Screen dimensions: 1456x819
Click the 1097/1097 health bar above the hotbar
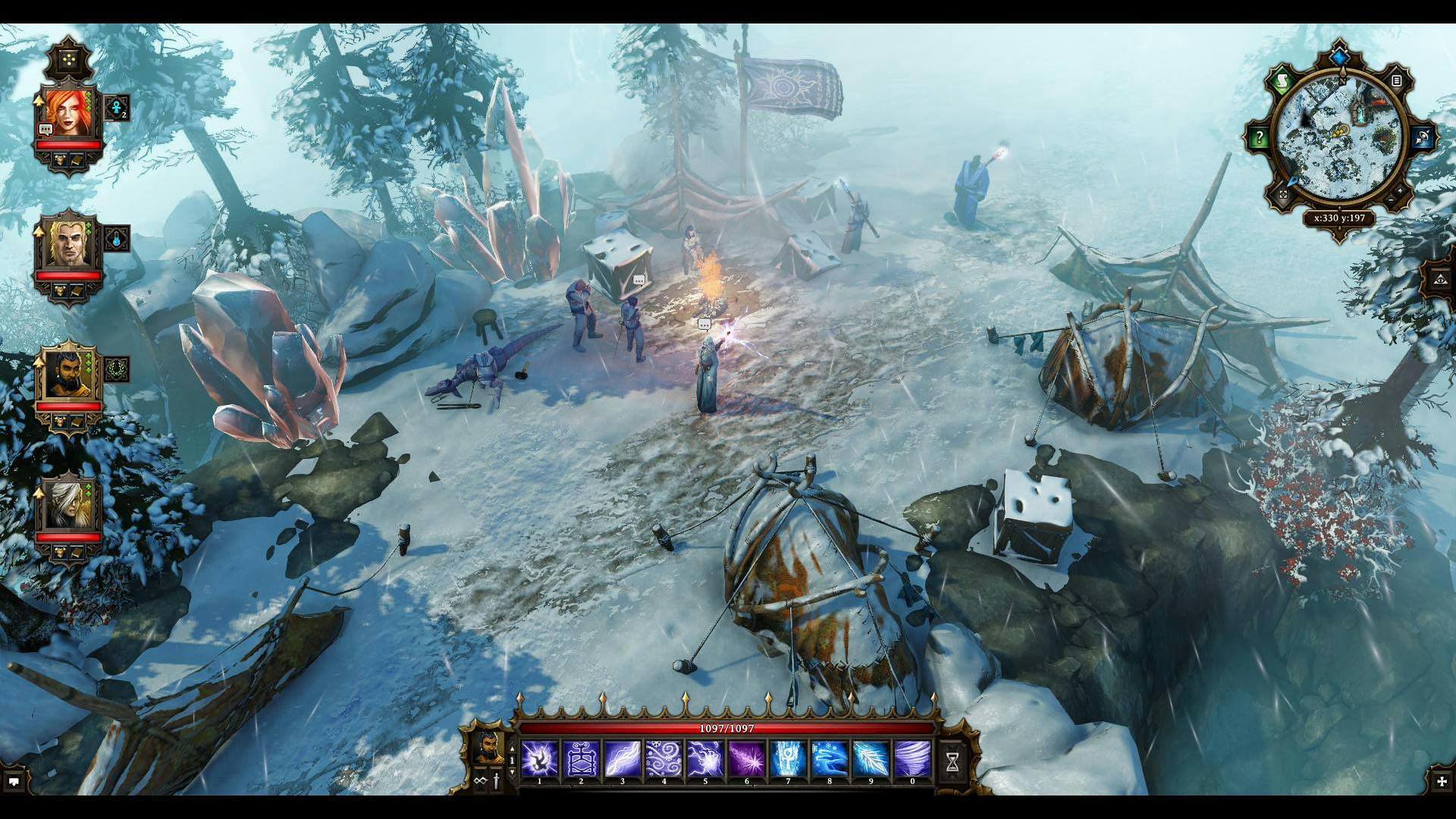[724, 729]
